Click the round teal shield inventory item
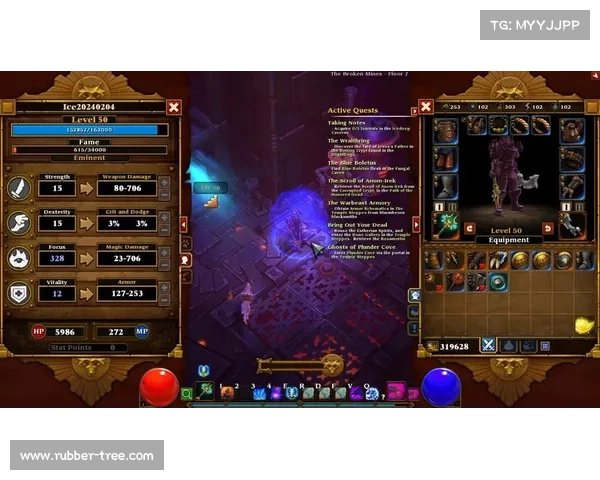The height and width of the screenshot is (480, 600). point(497,282)
